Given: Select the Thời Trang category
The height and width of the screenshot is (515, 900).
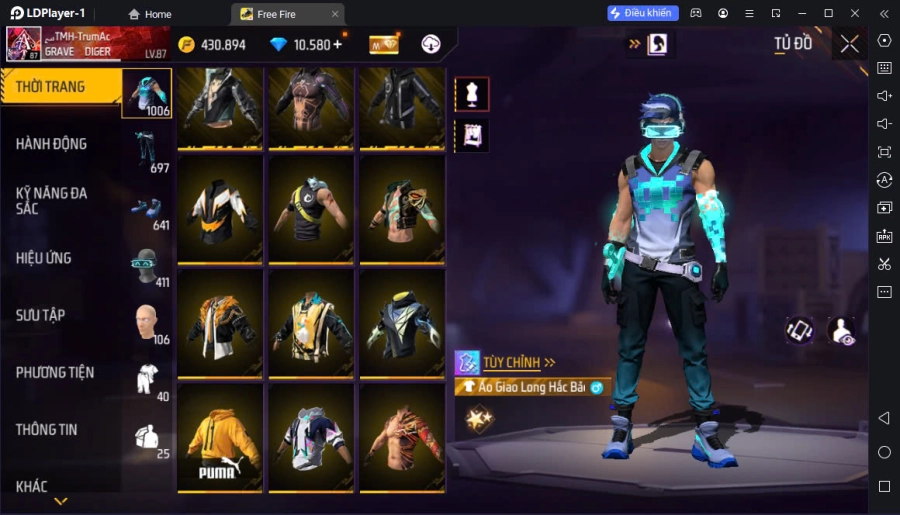Looking at the screenshot, I should (62, 88).
